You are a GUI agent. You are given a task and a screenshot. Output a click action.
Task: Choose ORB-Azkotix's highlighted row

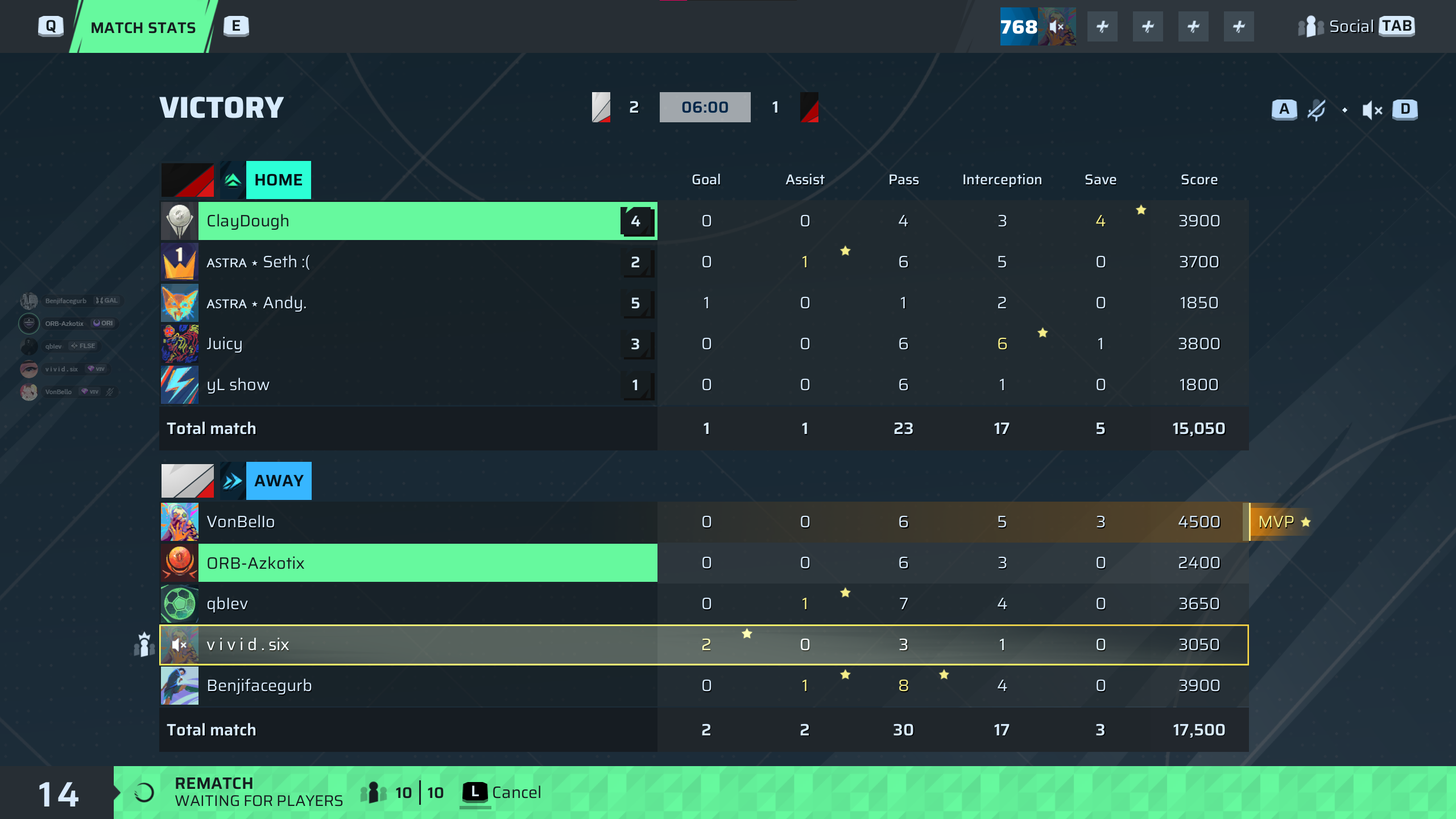(x=408, y=563)
